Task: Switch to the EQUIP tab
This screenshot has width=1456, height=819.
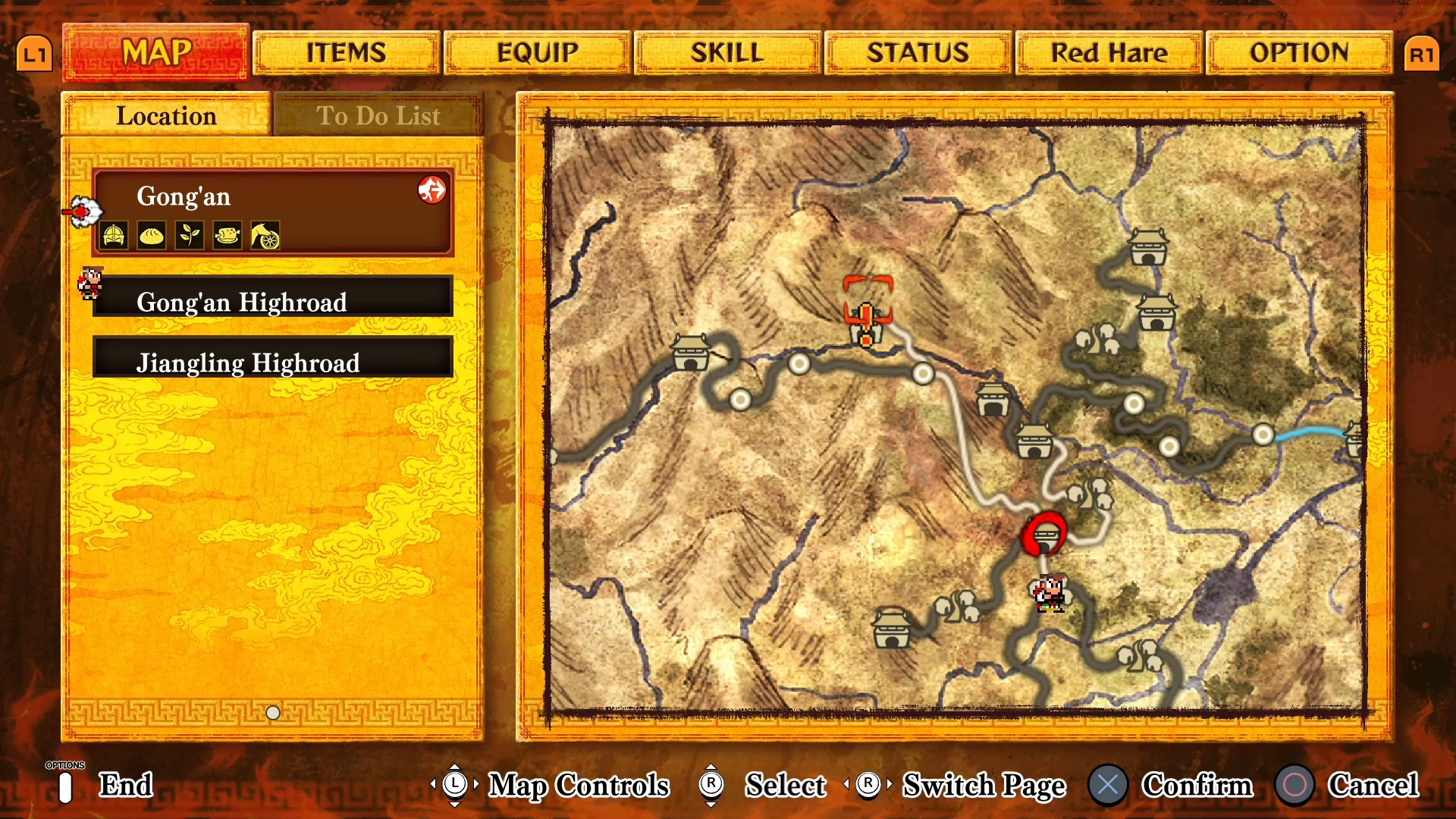Action: [538, 53]
